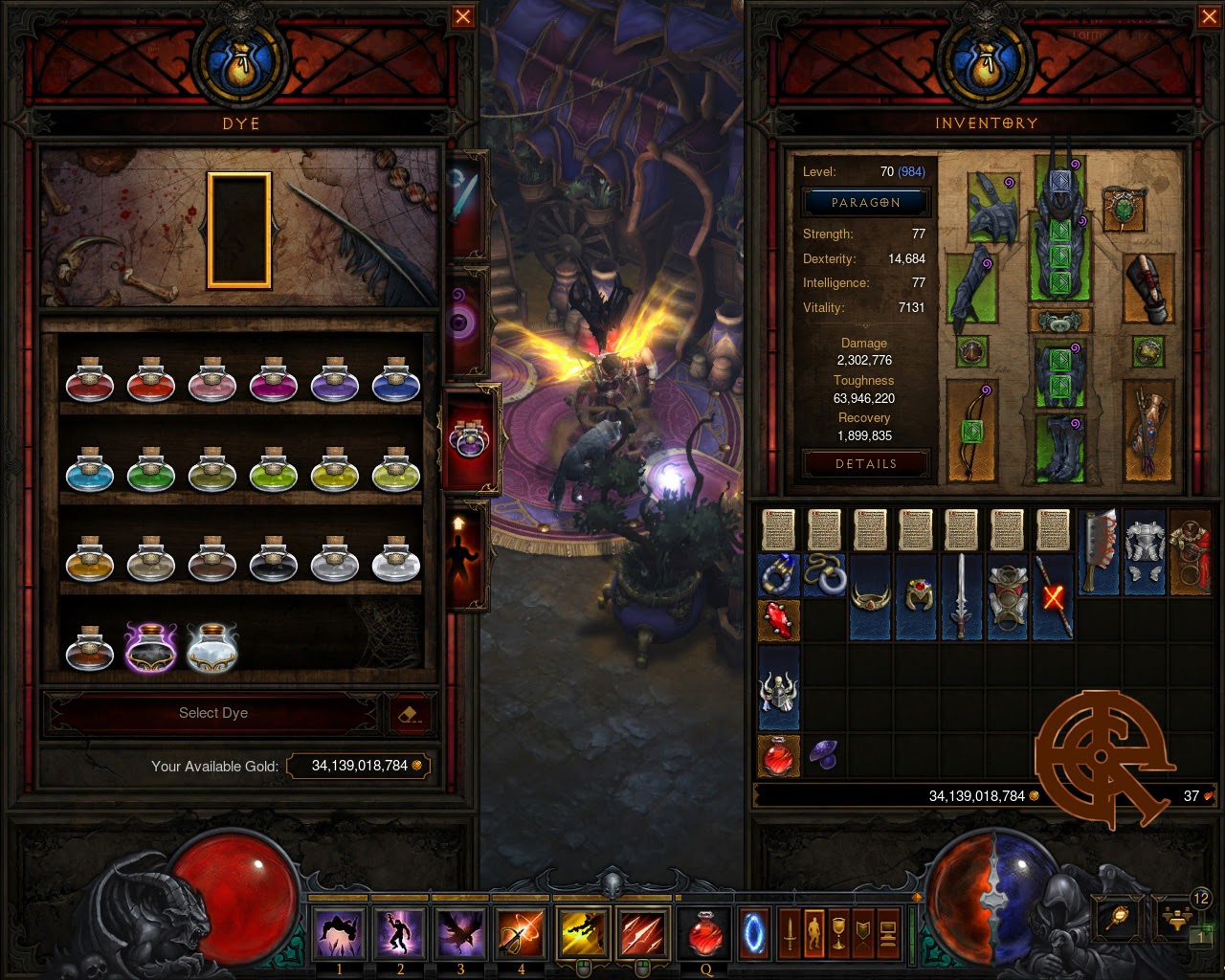The image size is (1225, 980).
Task: Click the eraser icon next to Select Dye
Action: 412,712
